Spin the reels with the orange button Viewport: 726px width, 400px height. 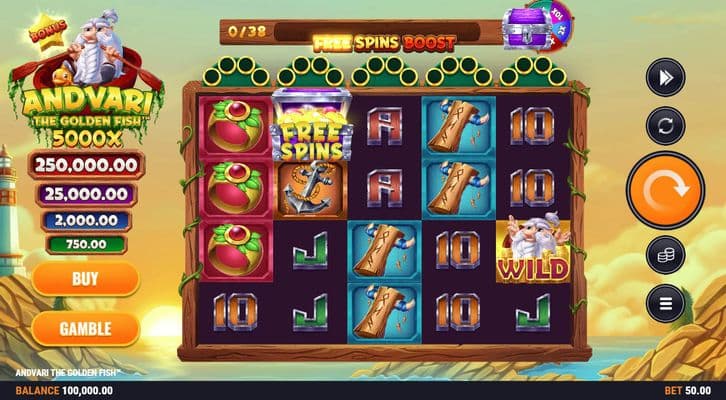pyautogui.click(x=667, y=187)
